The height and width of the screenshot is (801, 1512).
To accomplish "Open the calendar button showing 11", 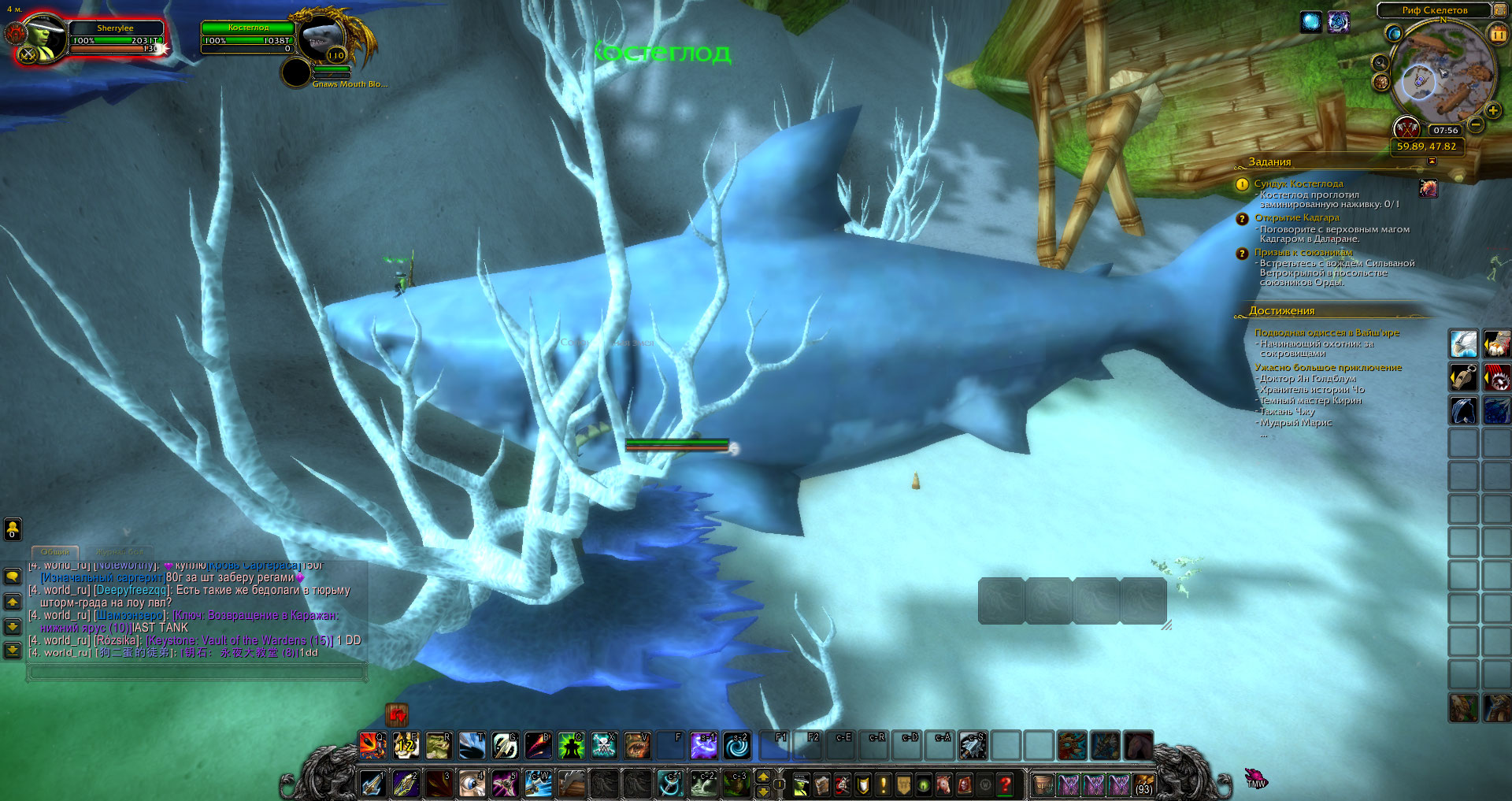I will click(1497, 35).
